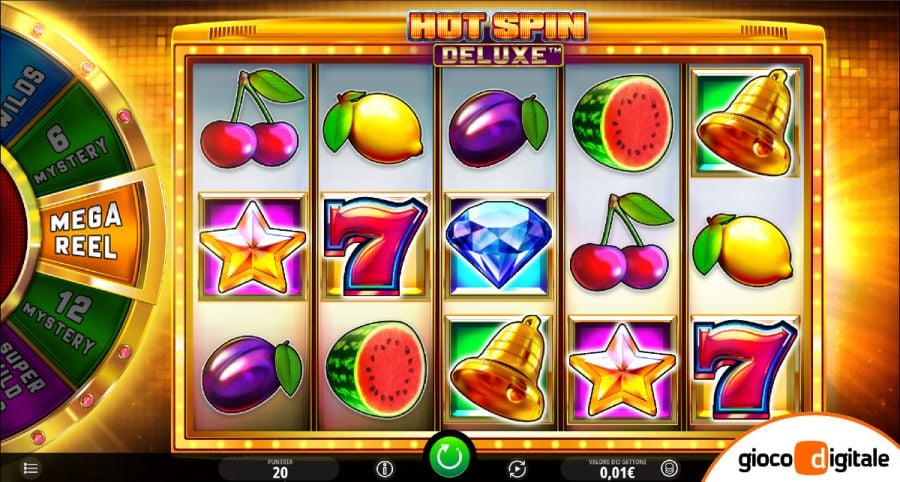Activate the autoplay button
The width and height of the screenshot is (900, 482).
pos(517,467)
